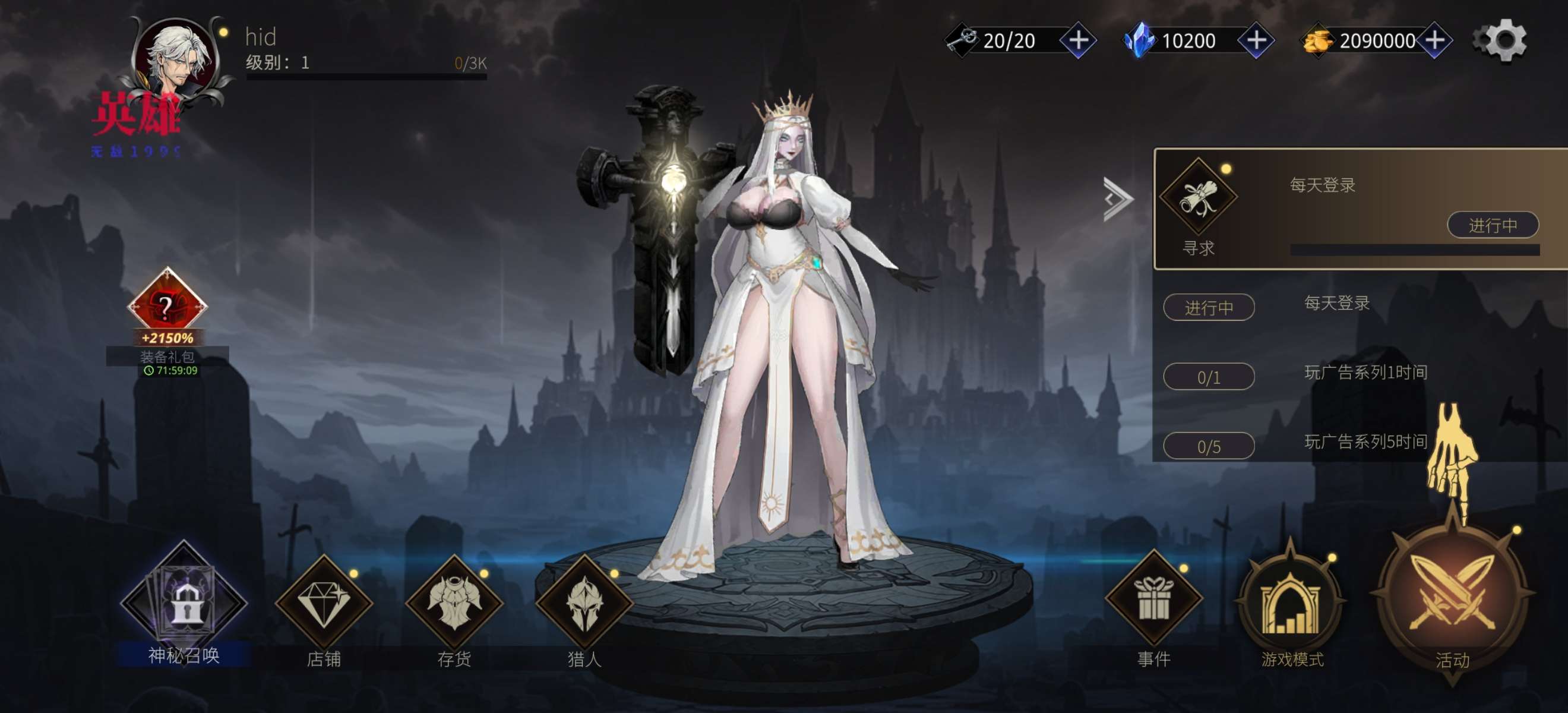Viewport: 1568px width, 713px height.
Task: Add more keys with the plus button
Action: 1078,41
